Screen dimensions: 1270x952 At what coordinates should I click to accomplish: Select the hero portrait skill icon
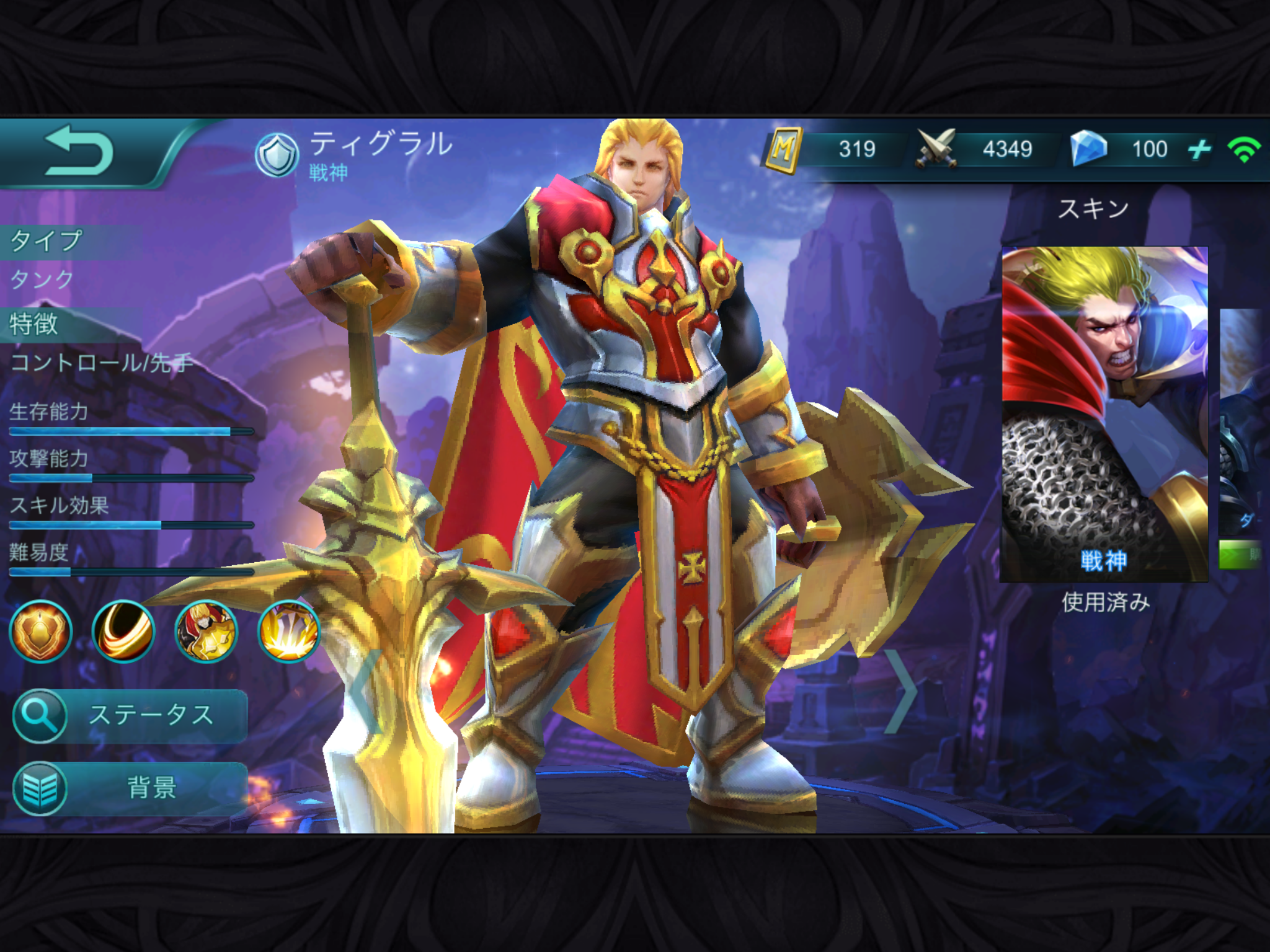coord(206,632)
